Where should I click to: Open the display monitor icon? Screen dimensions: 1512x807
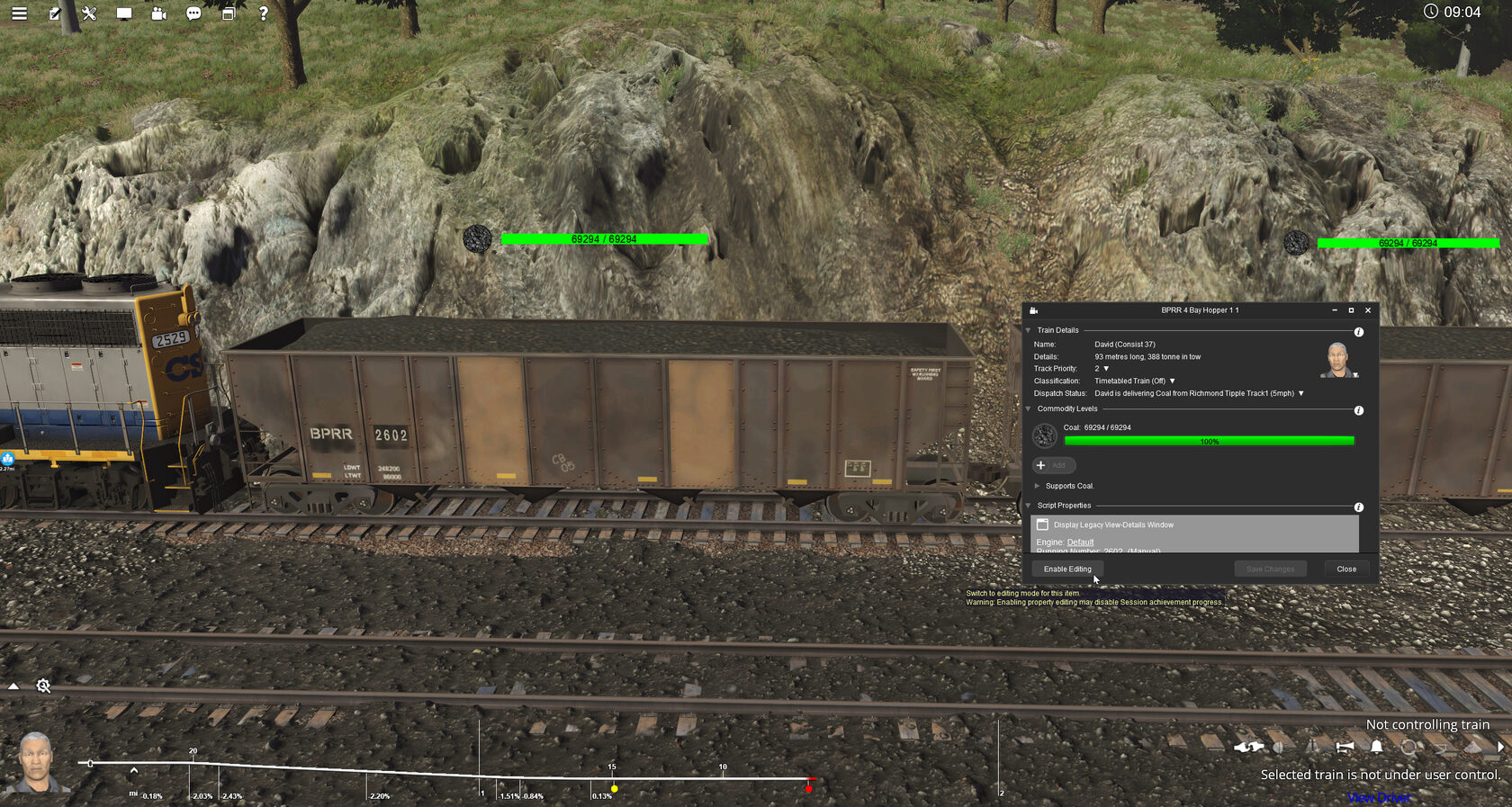click(x=124, y=13)
